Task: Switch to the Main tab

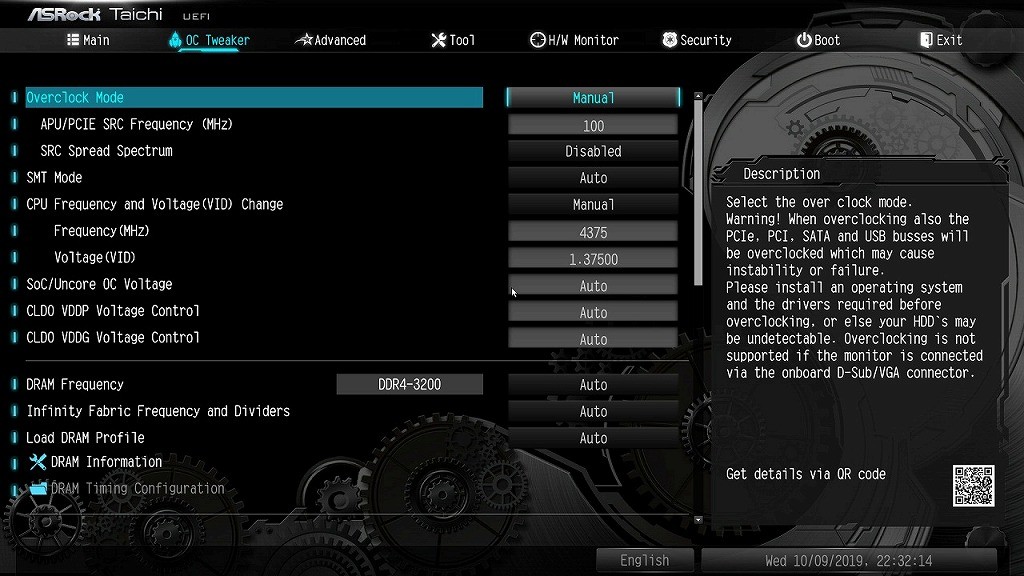Action: tap(88, 40)
